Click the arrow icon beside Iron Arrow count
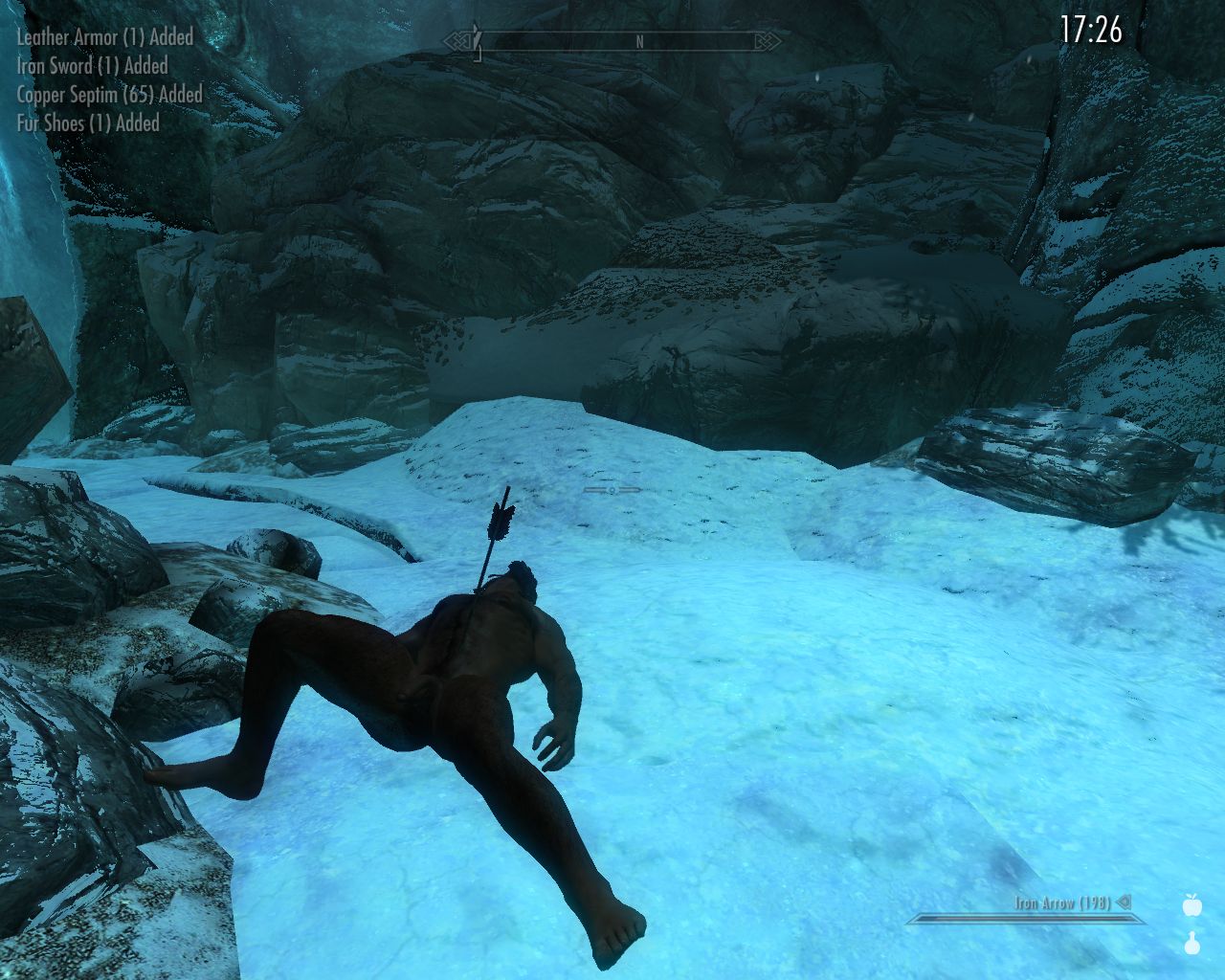Image resolution: width=1225 pixels, height=980 pixels. pyautogui.click(x=1125, y=901)
